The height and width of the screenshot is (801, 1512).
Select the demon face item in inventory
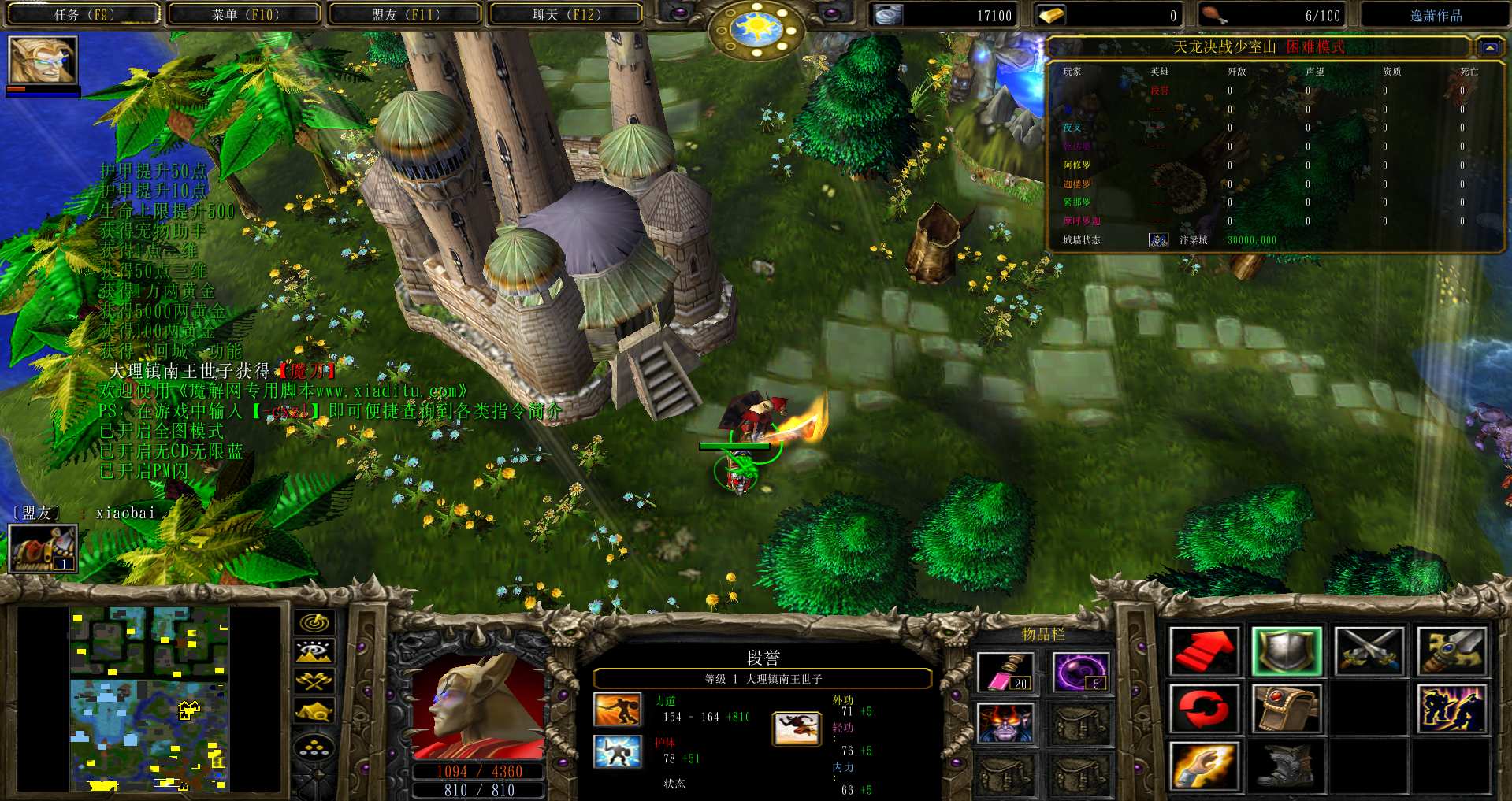click(x=1005, y=723)
